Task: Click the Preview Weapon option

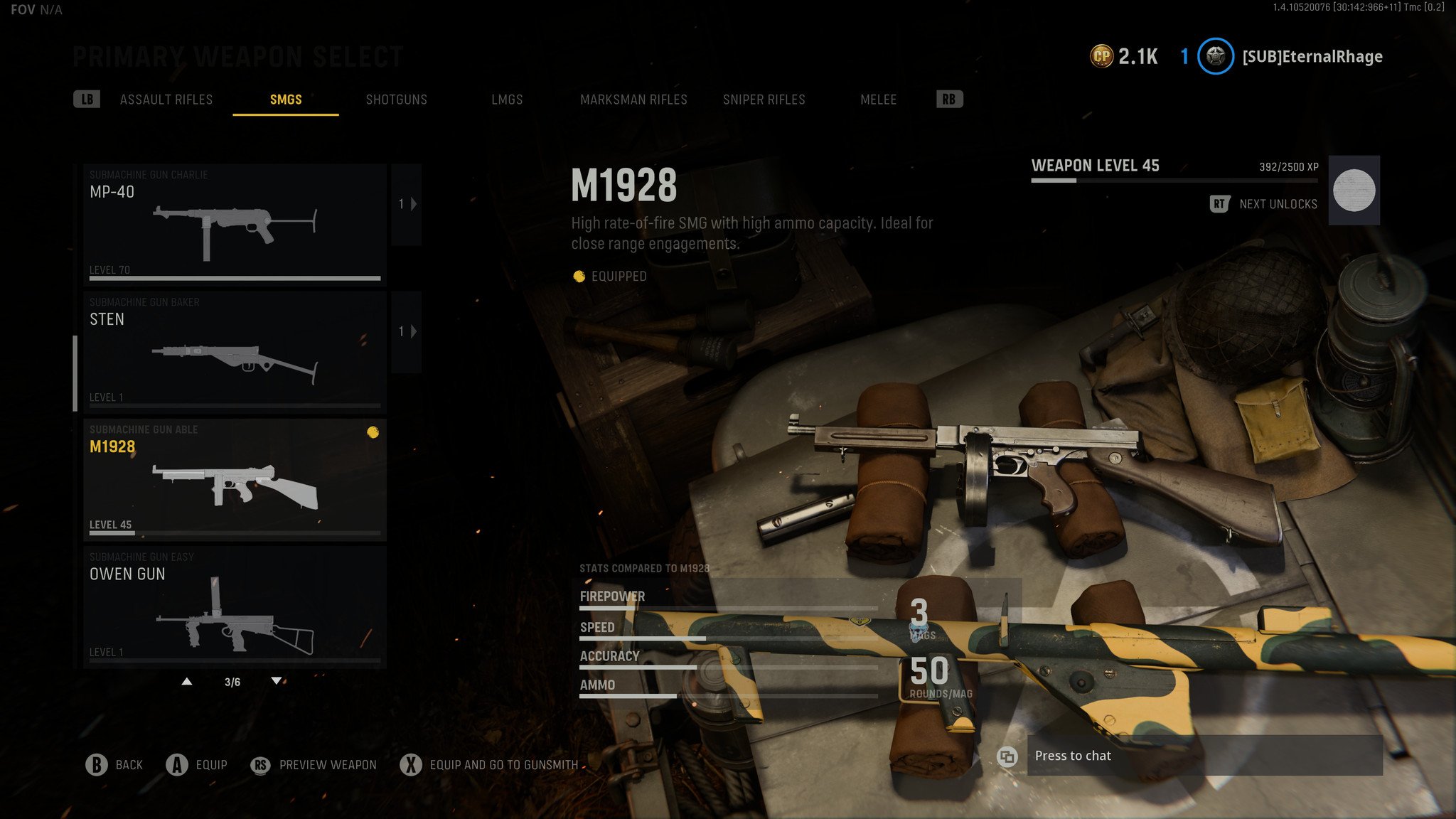Action: [315, 765]
